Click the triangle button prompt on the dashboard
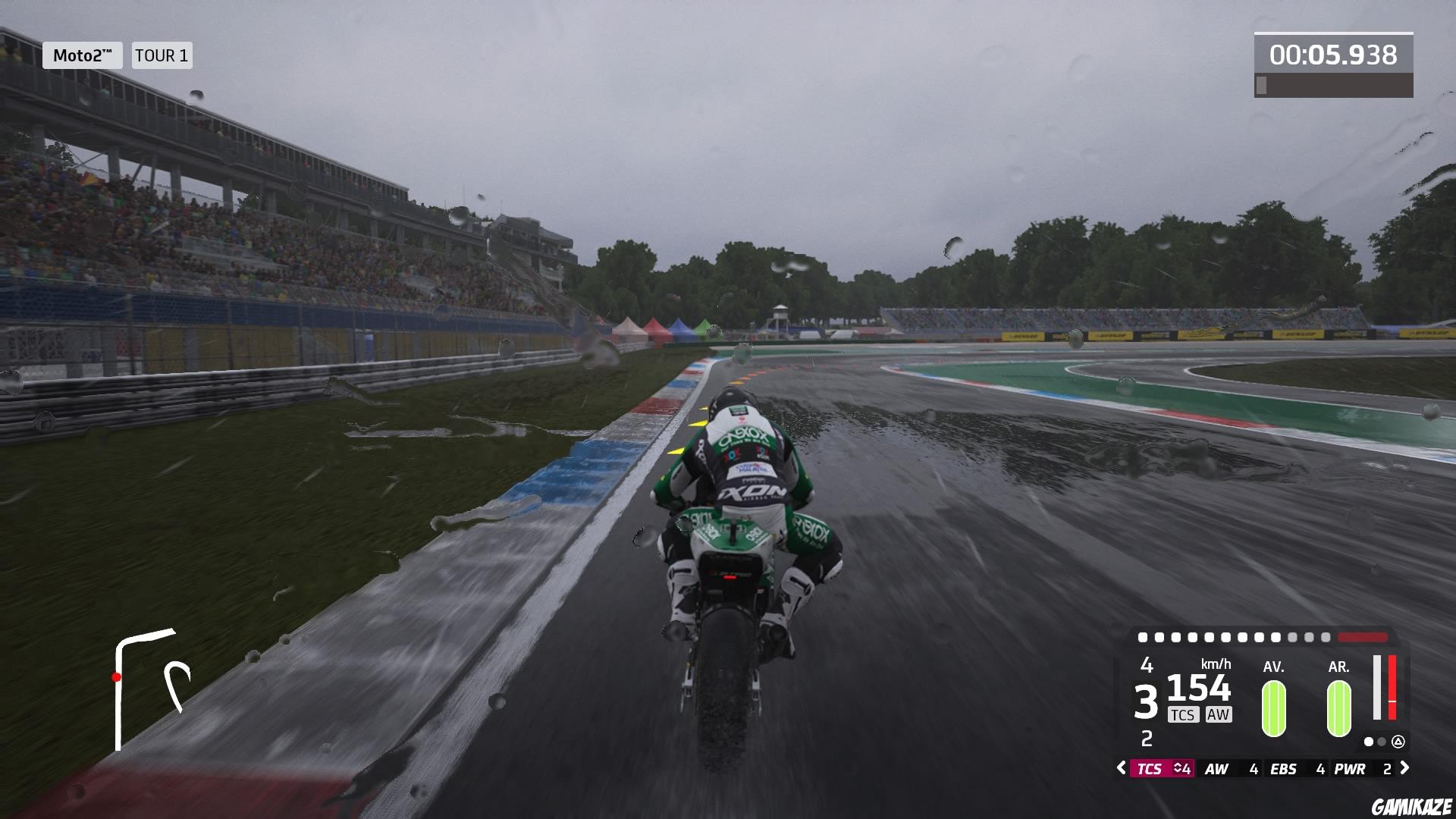The height and width of the screenshot is (819, 1456). (x=1398, y=742)
